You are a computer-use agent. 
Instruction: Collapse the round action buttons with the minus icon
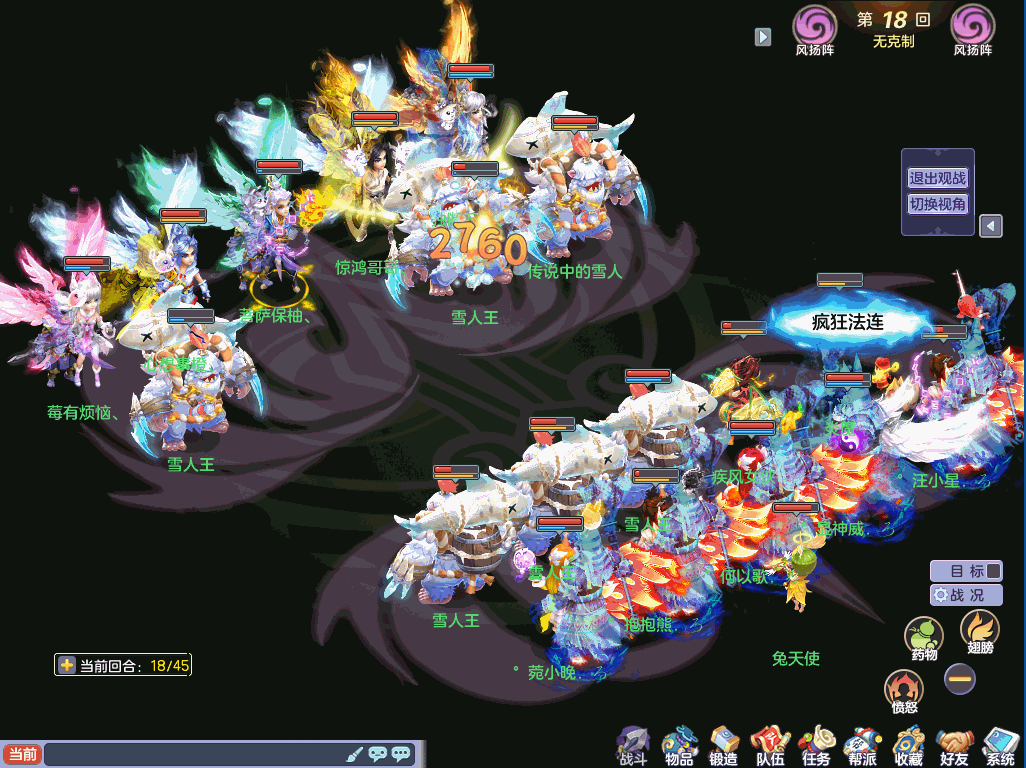tap(960, 679)
